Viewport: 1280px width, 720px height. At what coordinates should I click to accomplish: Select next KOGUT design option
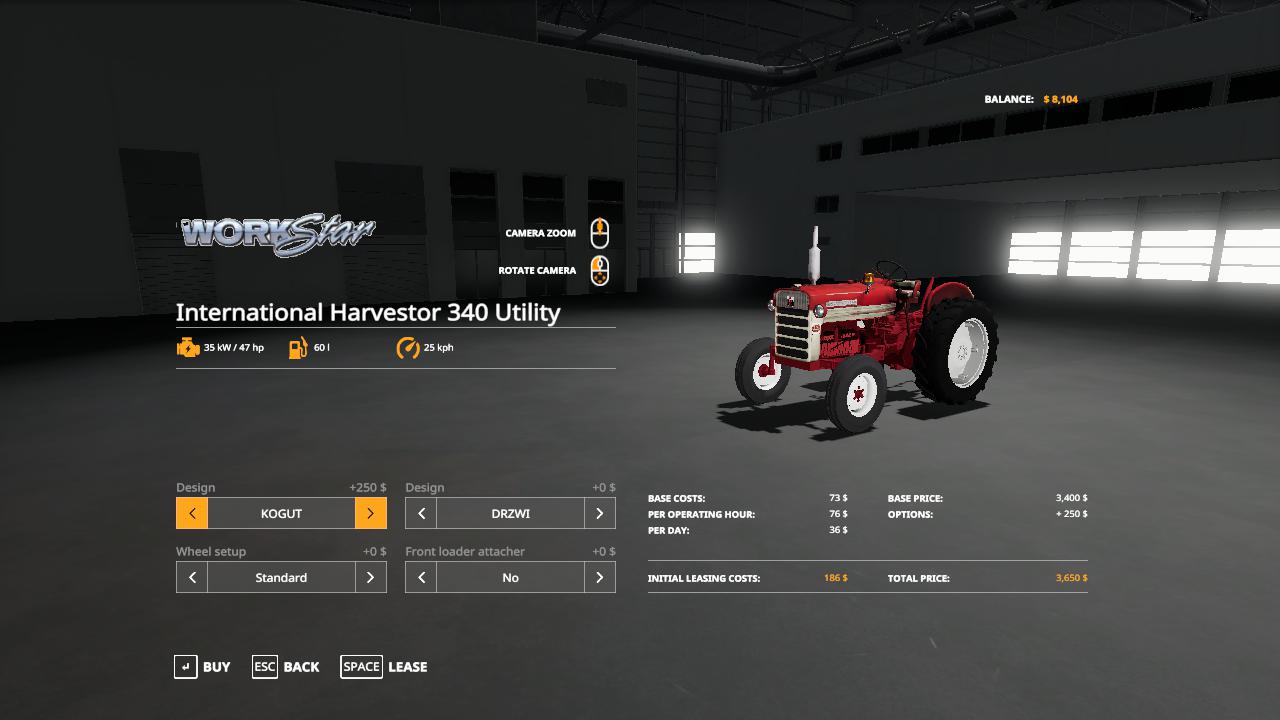click(x=370, y=514)
